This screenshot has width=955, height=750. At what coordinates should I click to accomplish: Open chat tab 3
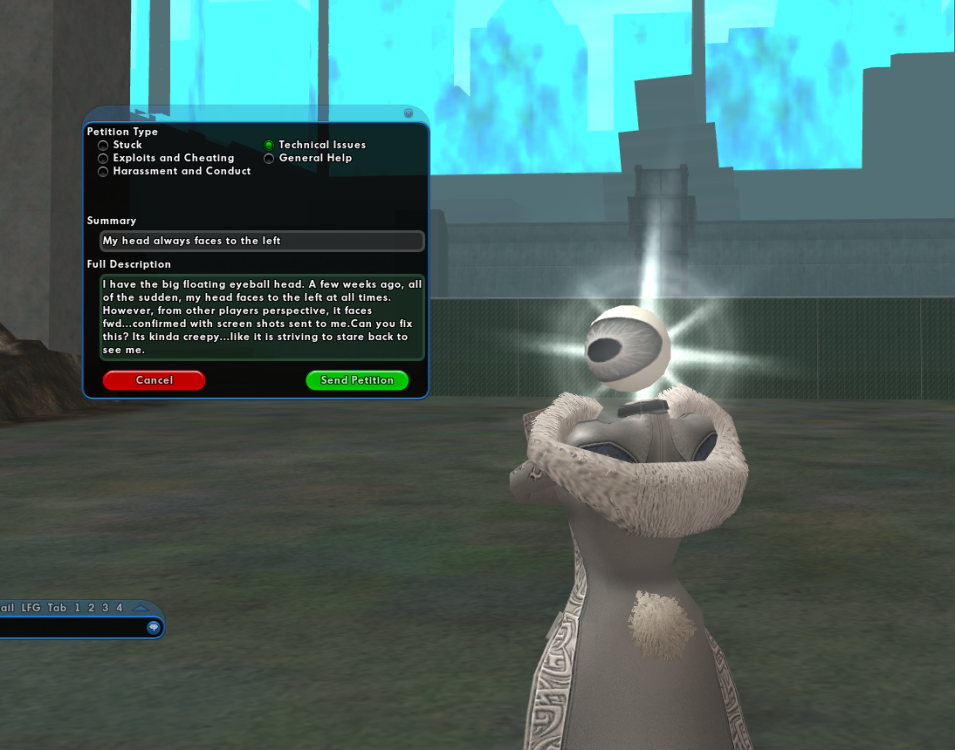point(105,608)
